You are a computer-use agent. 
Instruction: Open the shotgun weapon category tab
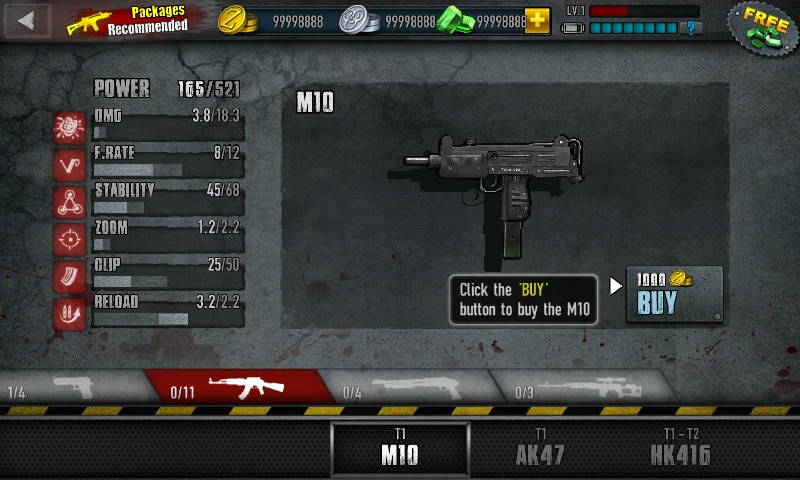click(410, 388)
